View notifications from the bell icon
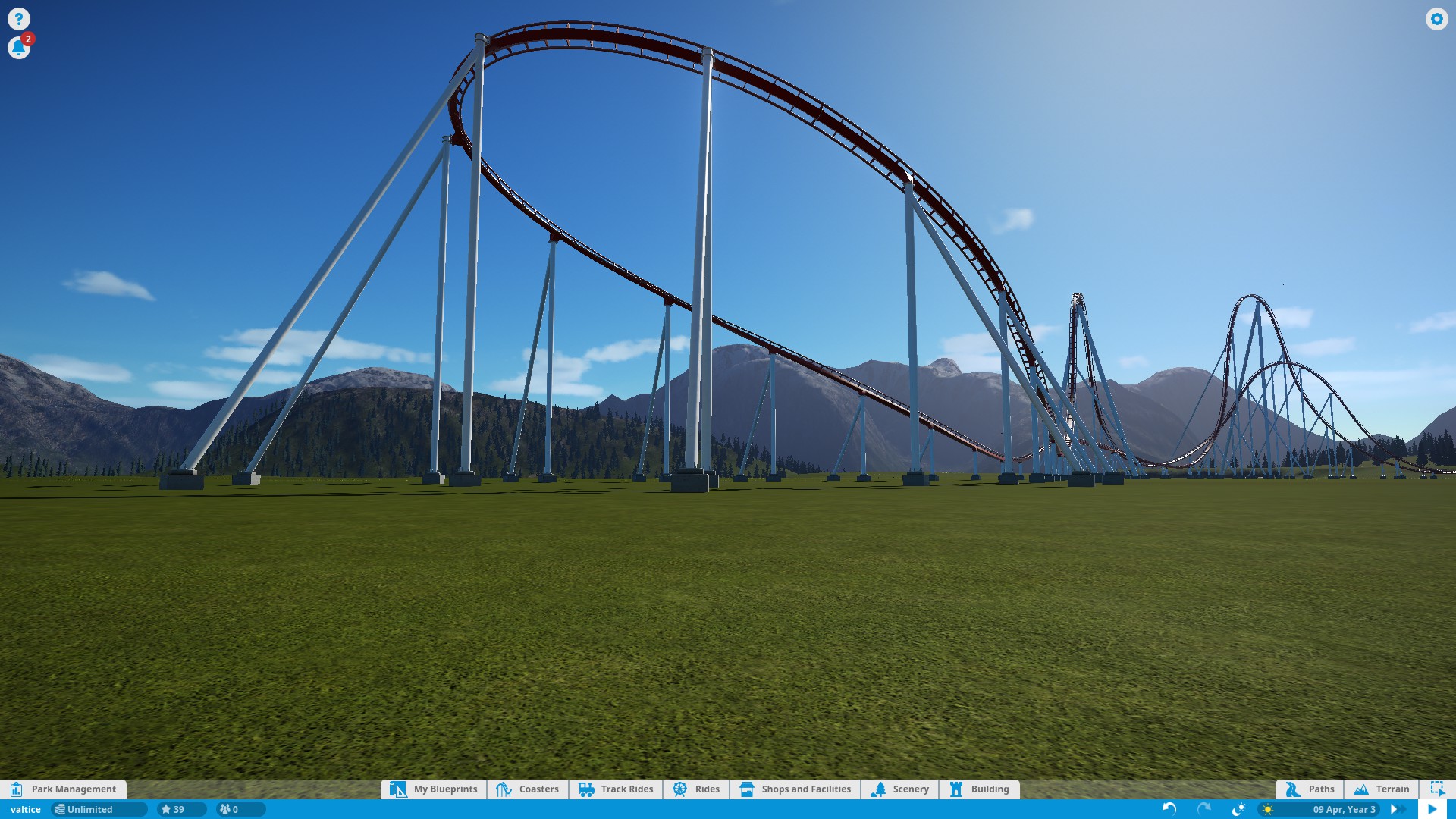Image resolution: width=1456 pixels, height=819 pixels. tap(18, 48)
